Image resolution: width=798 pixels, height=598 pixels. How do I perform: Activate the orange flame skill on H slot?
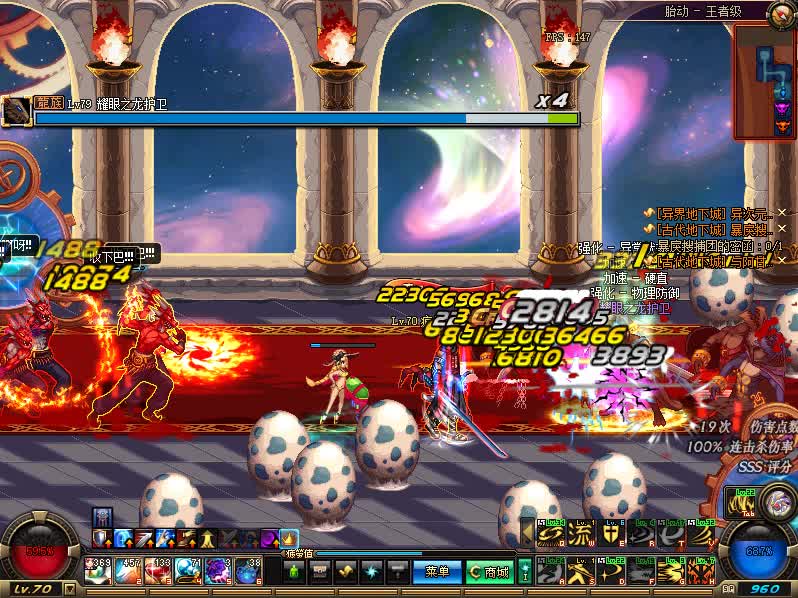[701, 572]
